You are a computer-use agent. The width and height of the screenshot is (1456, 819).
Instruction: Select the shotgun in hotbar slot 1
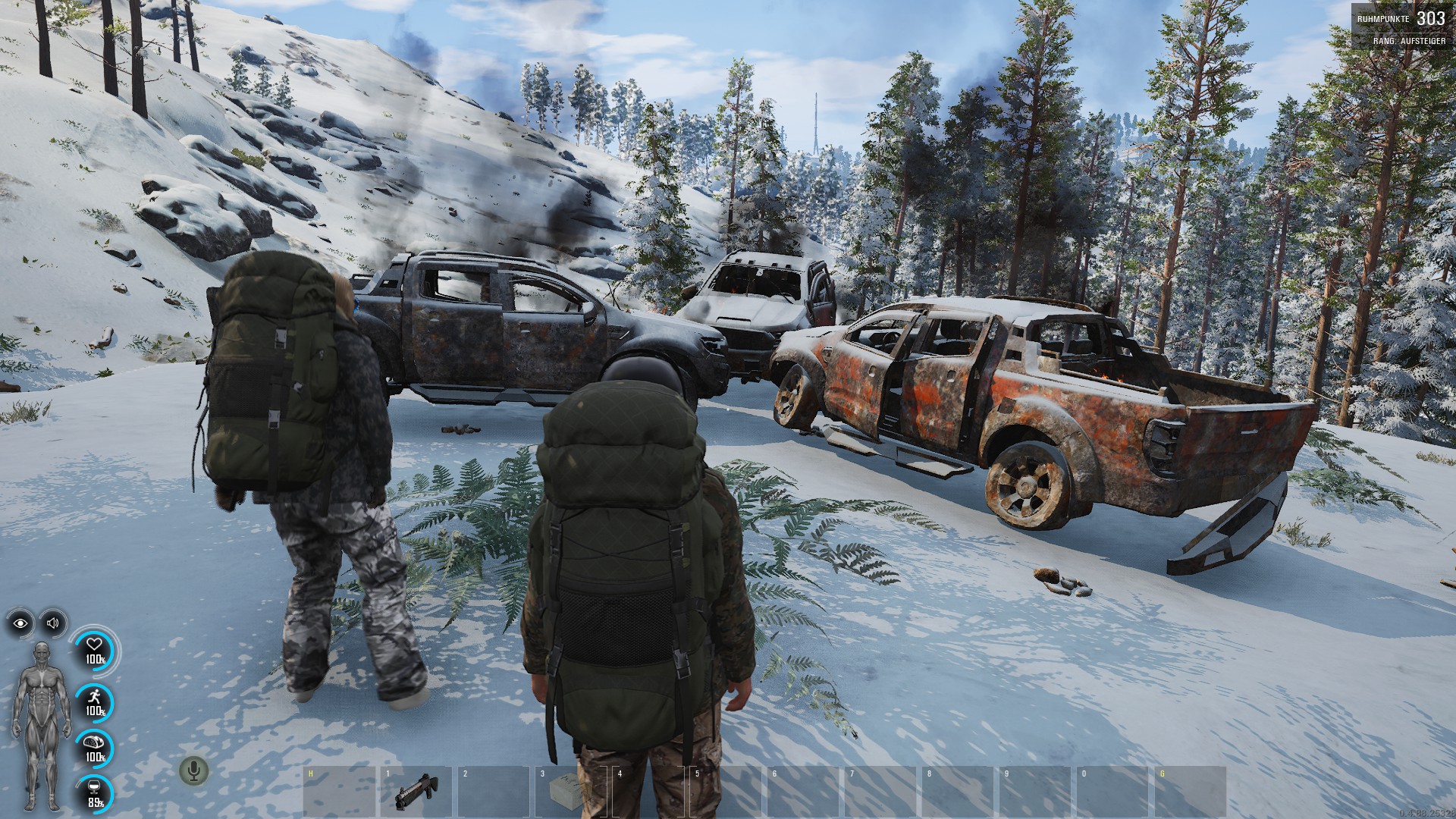[415, 793]
